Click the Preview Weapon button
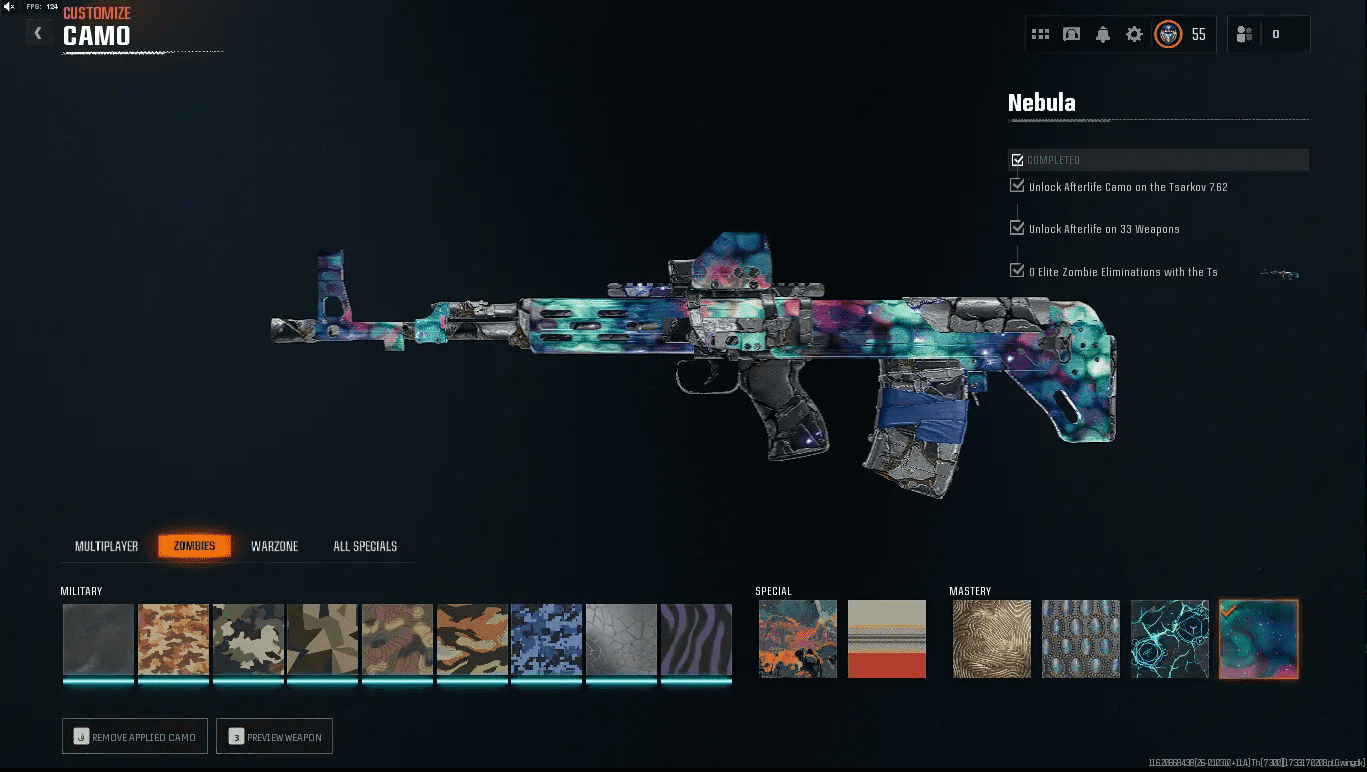This screenshot has width=1367, height=772. pos(275,737)
